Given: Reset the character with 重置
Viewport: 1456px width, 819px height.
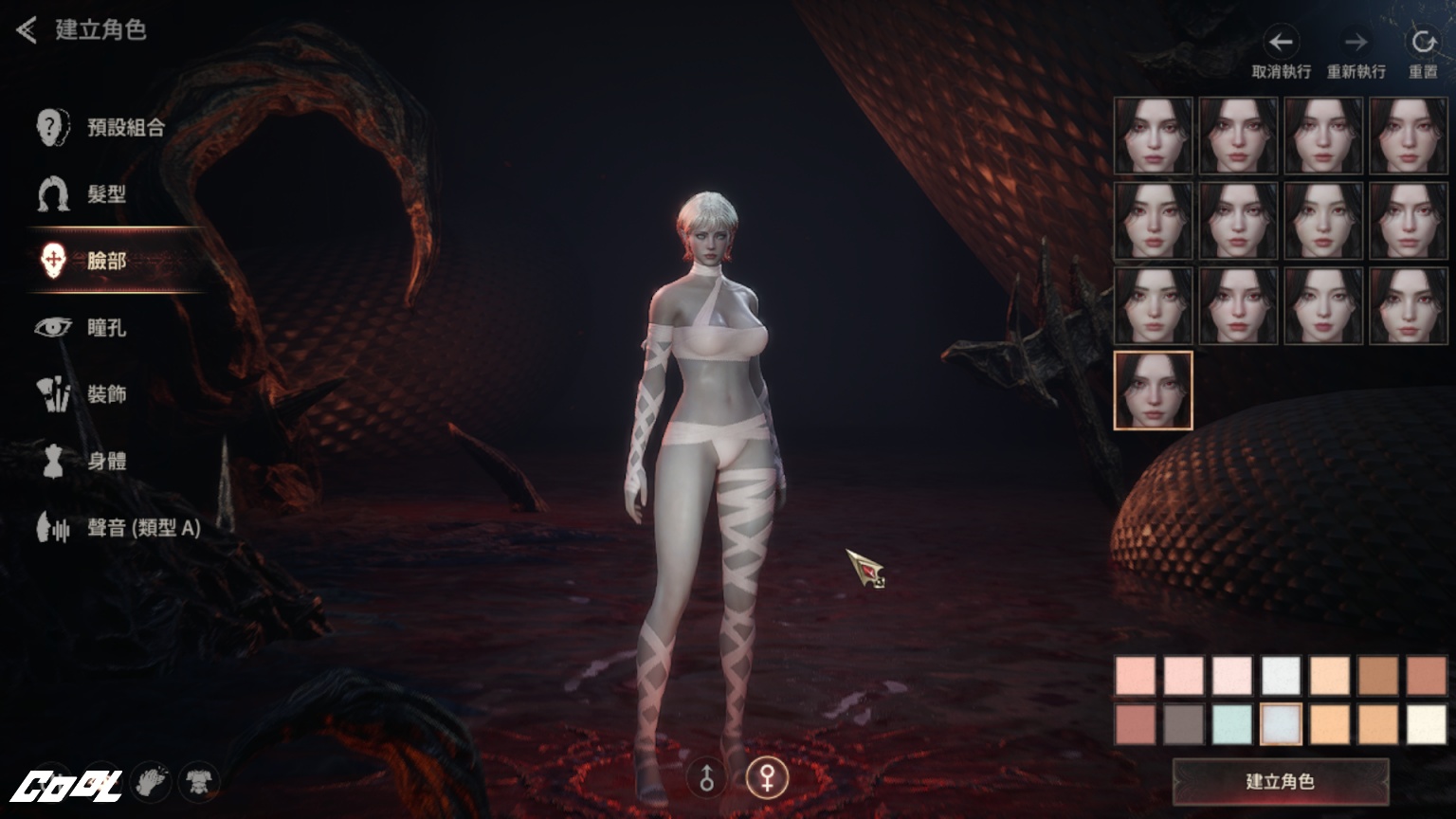Looking at the screenshot, I should pyautogui.click(x=1423, y=43).
